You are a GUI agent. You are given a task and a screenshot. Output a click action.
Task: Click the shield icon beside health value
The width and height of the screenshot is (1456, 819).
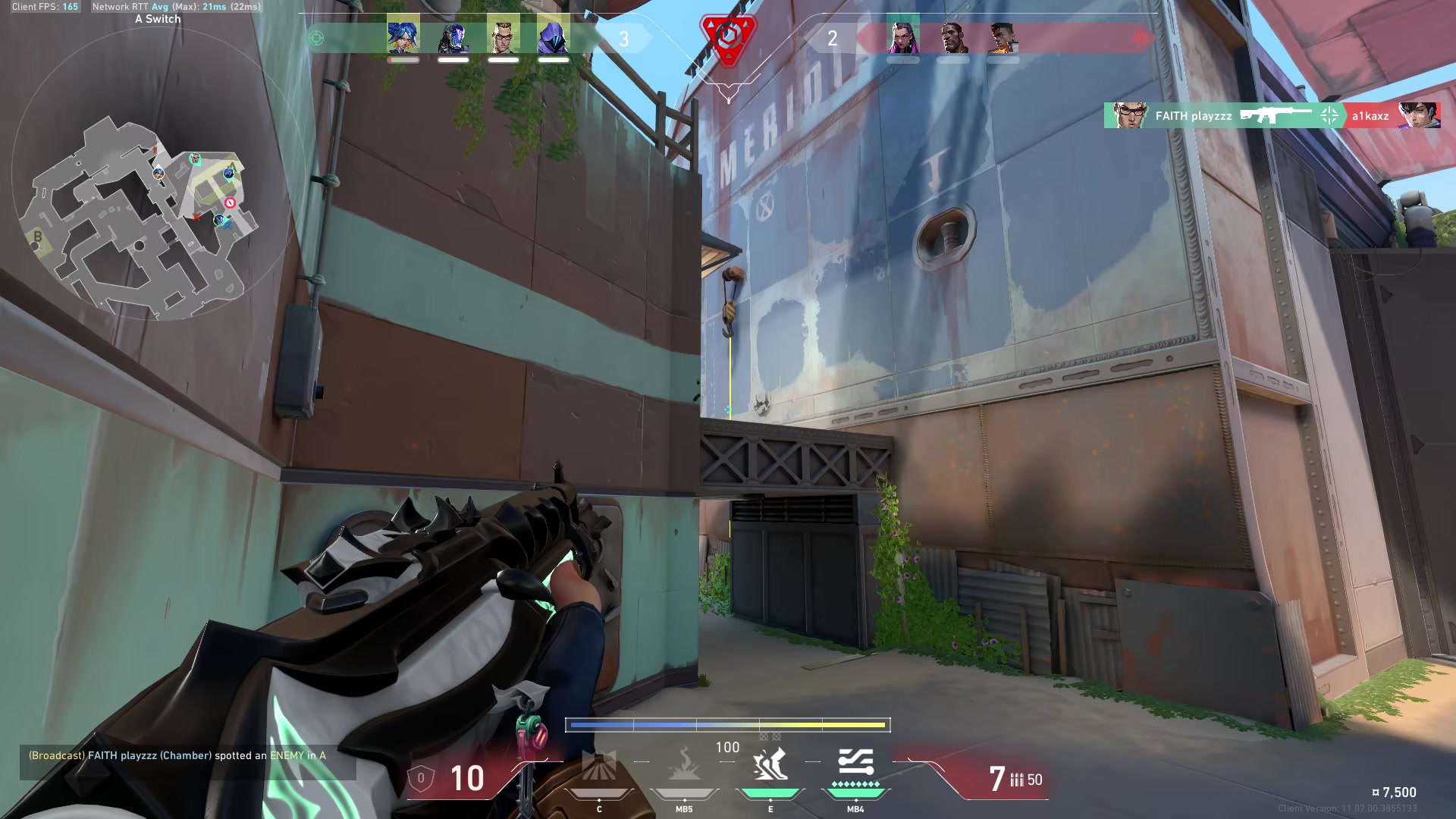(x=422, y=777)
